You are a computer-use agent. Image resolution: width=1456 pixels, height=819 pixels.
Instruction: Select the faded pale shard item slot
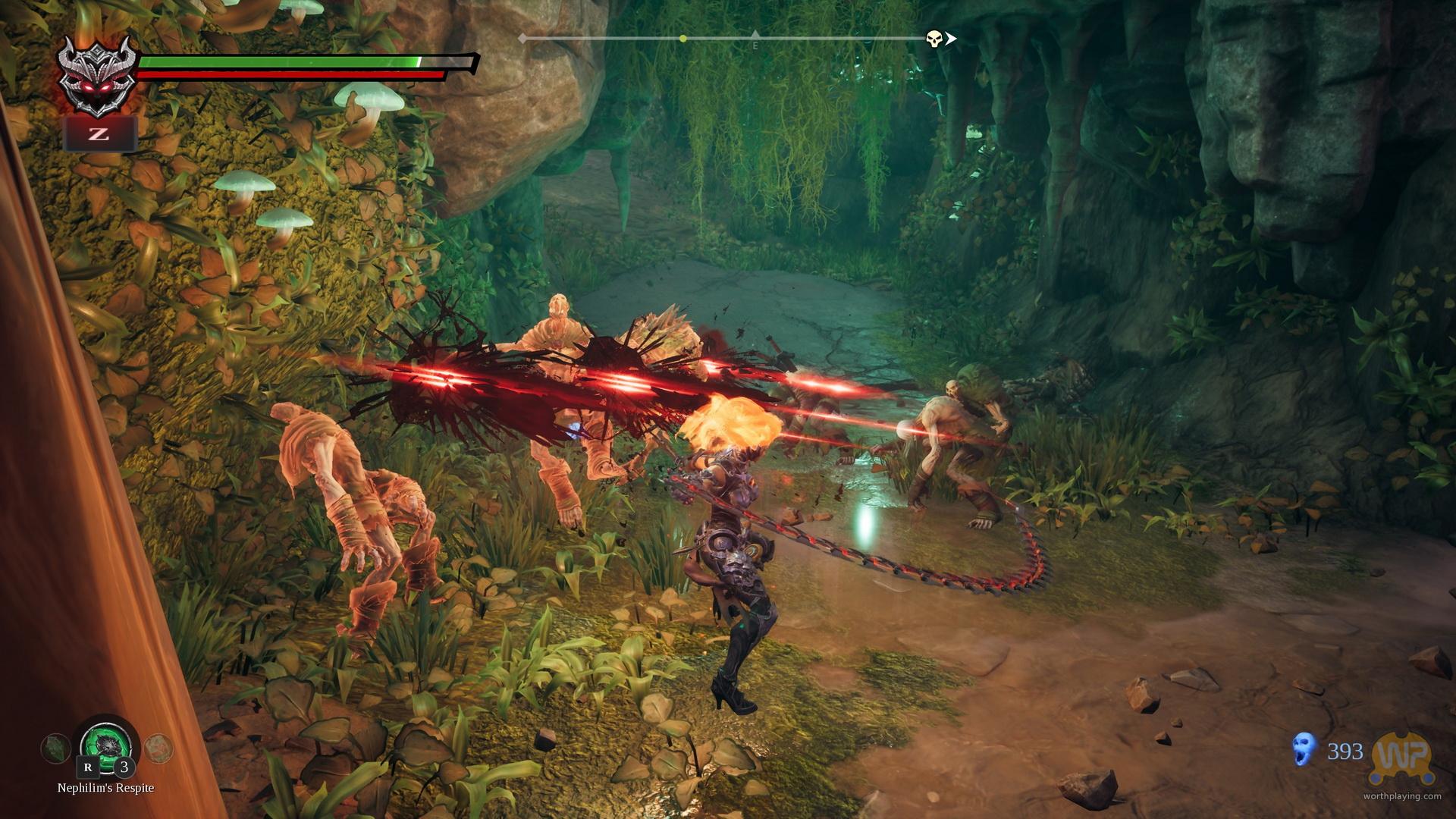pos(158,747)
